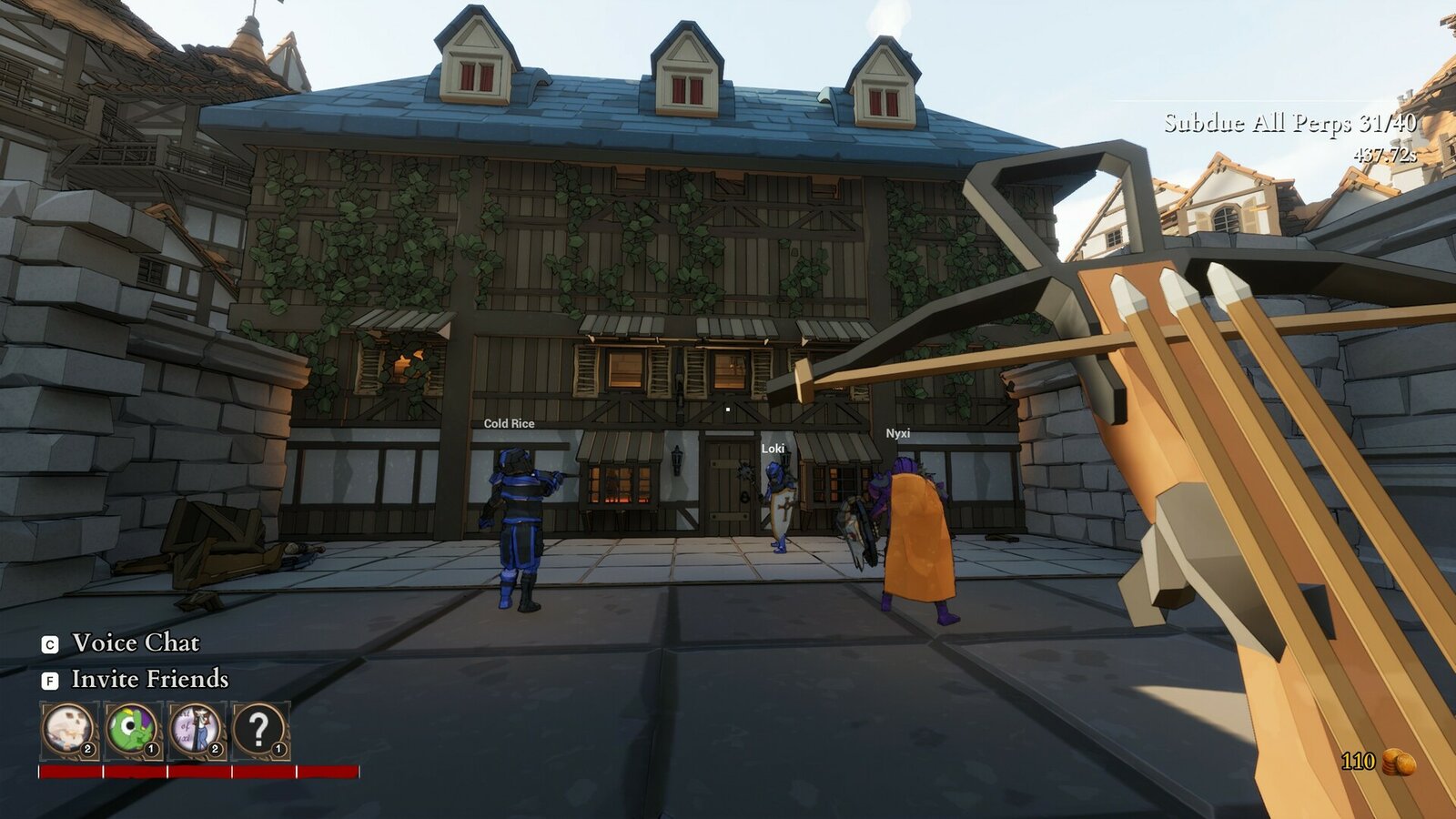Click Loki's nametag
Screen dimensions: 1456x819
773,448
